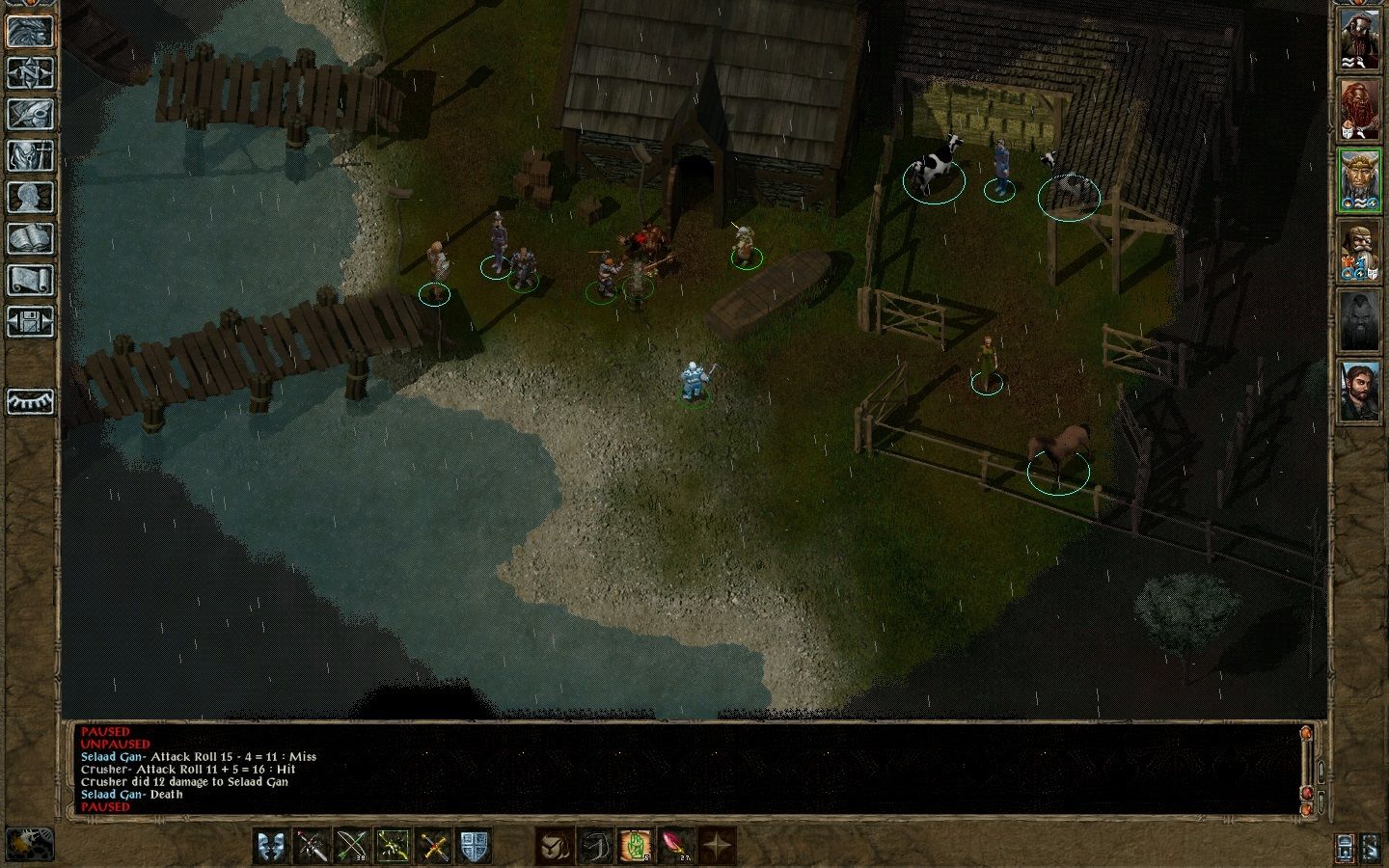Image resolution: width=1389 pixels, height=868 pixels.
Task: Click the twin masks action button
Action: tap(271, 846)
